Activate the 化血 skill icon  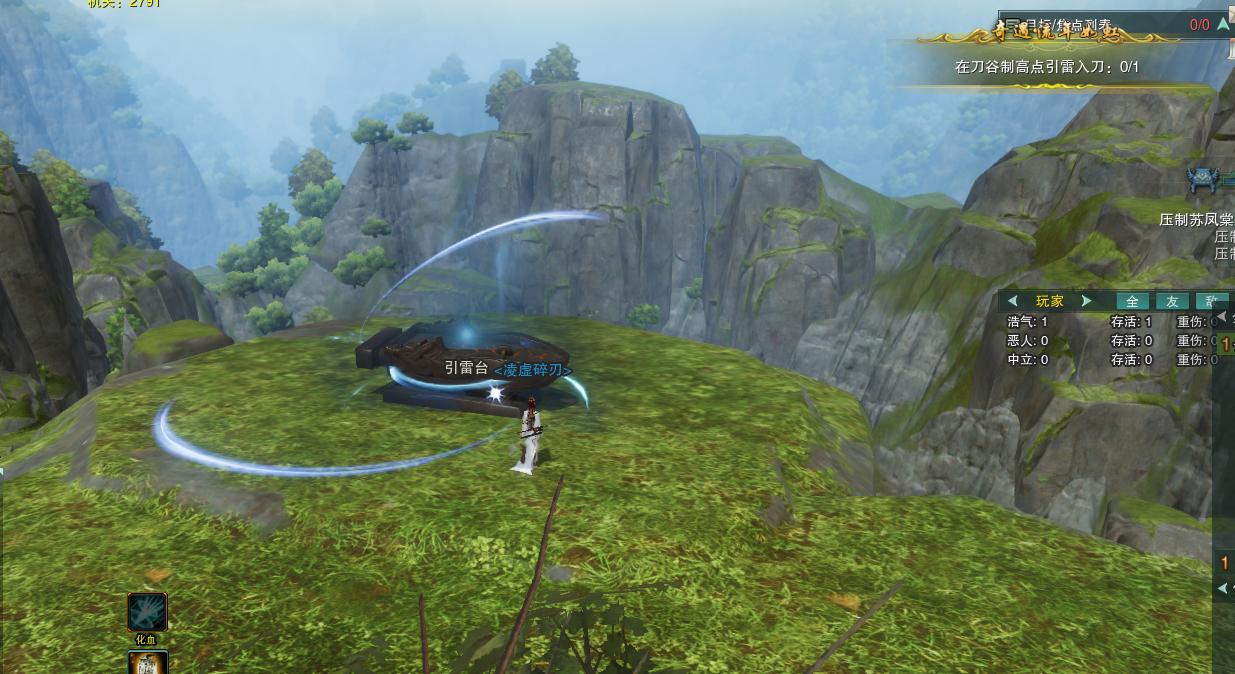click(x=147, y=612)
